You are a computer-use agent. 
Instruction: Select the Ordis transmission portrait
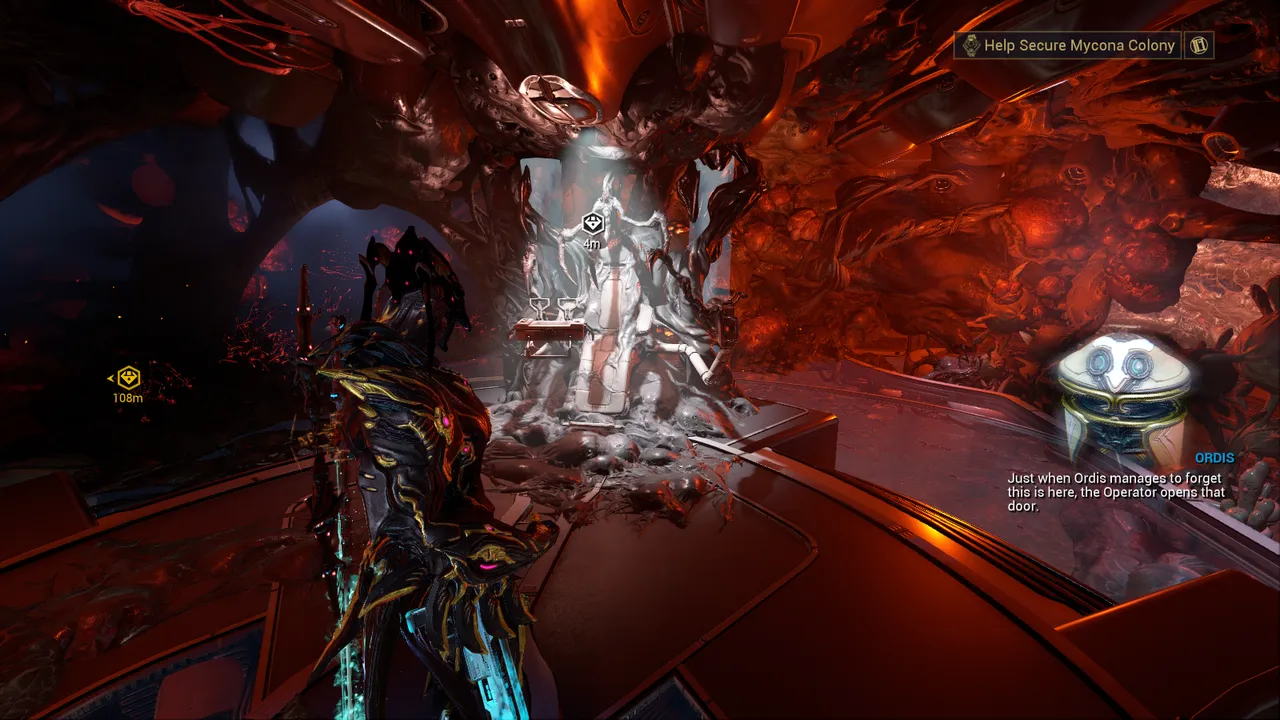[1122, 390]
